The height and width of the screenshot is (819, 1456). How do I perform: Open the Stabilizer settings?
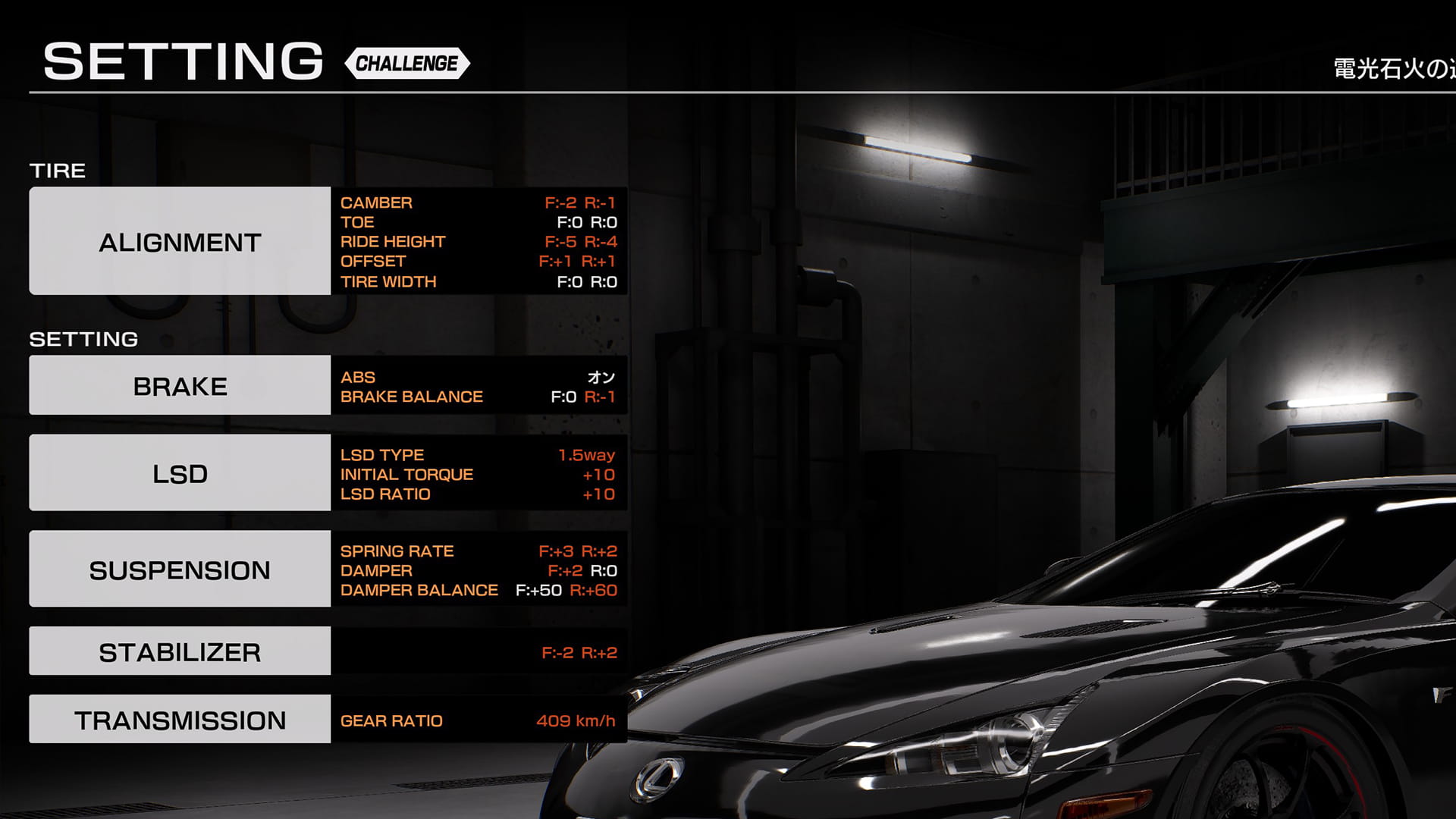click(180, 651)
